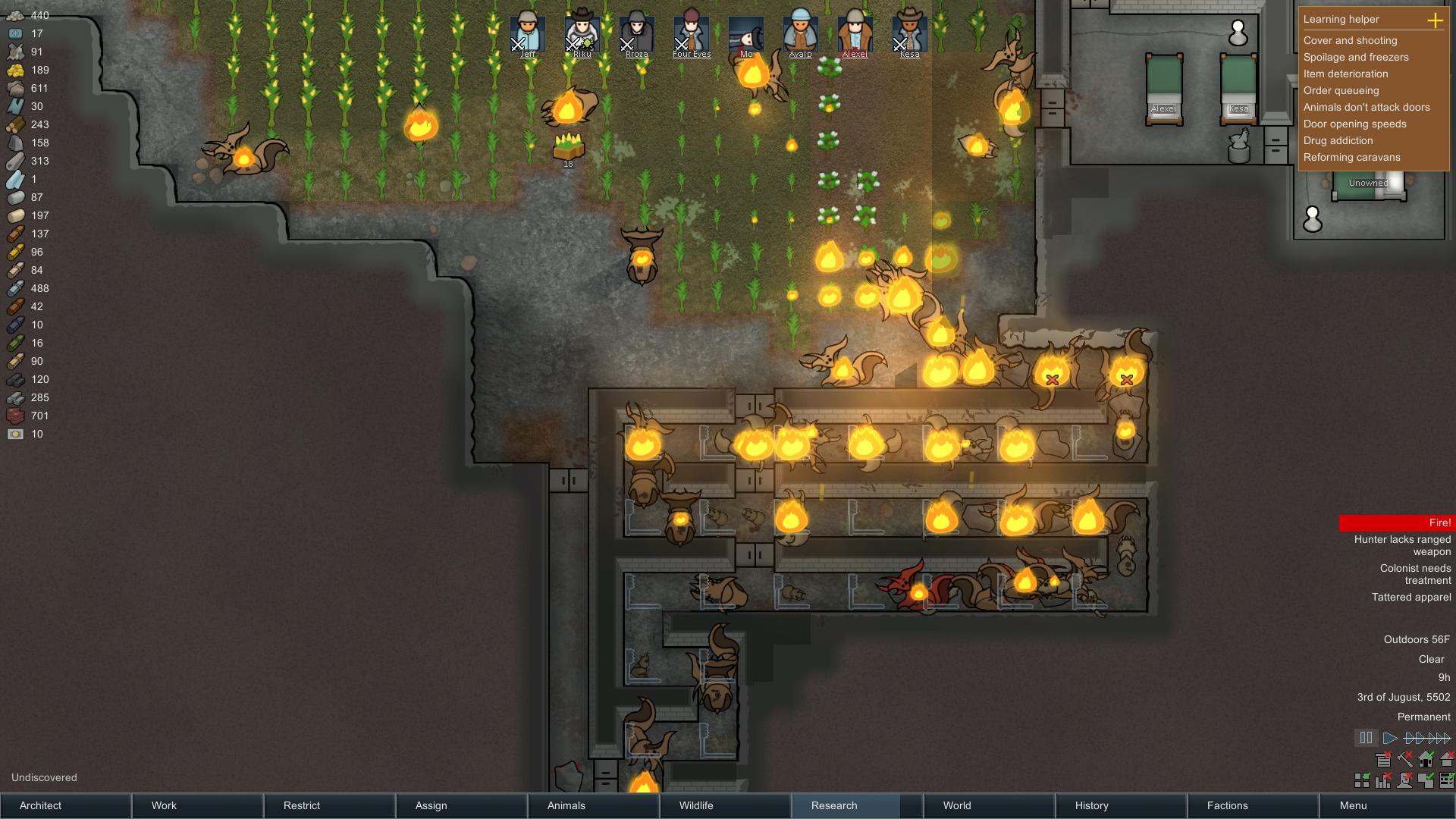Toggle the auto-rebuild hammer setting off

pos(1405,758)
